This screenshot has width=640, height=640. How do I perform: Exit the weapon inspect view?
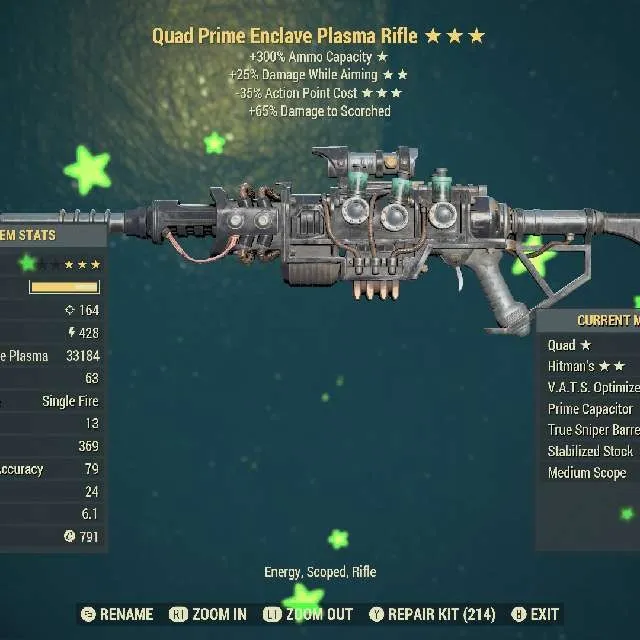coord(535,614)
